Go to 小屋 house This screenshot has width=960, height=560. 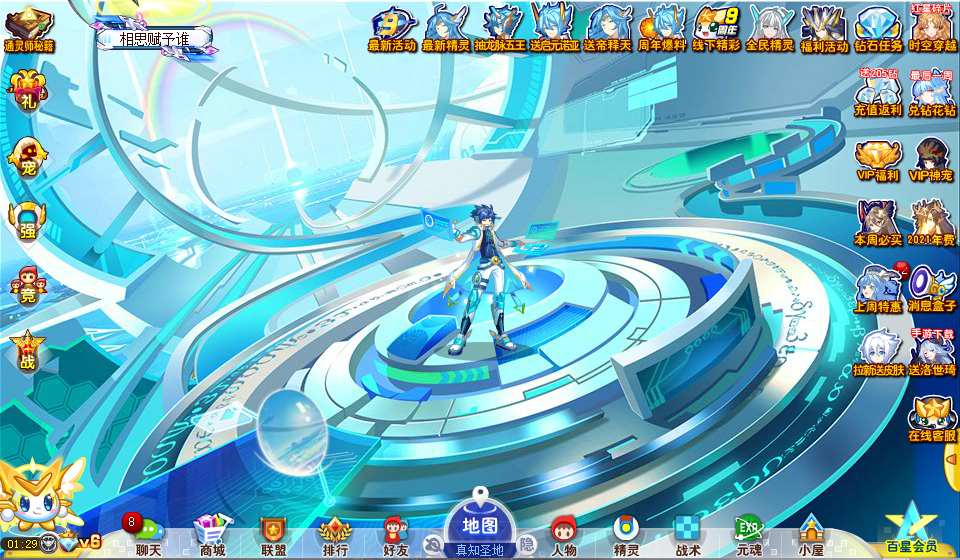(x=810, y=535)
